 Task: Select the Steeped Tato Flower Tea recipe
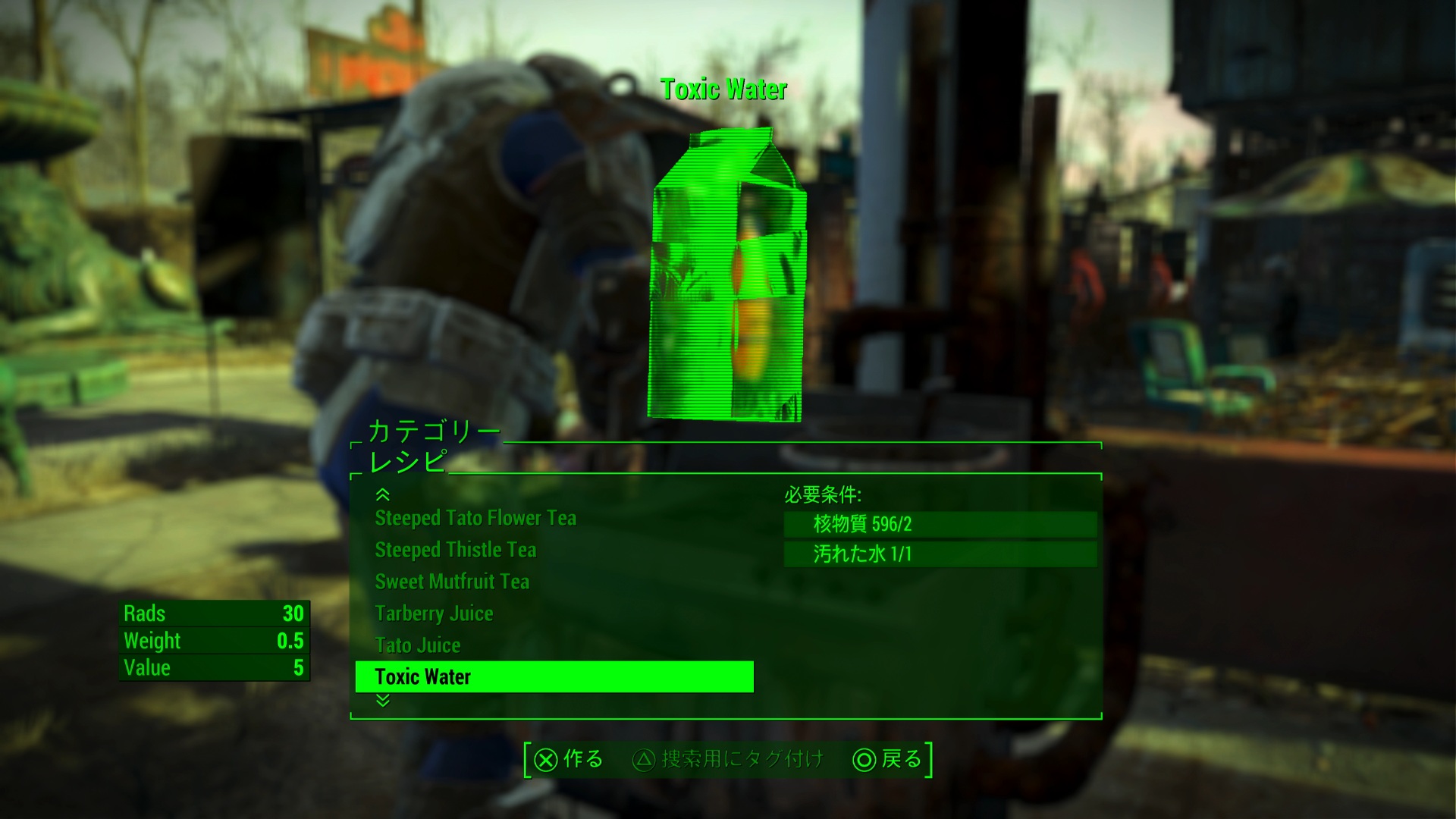tap(475, 518)
